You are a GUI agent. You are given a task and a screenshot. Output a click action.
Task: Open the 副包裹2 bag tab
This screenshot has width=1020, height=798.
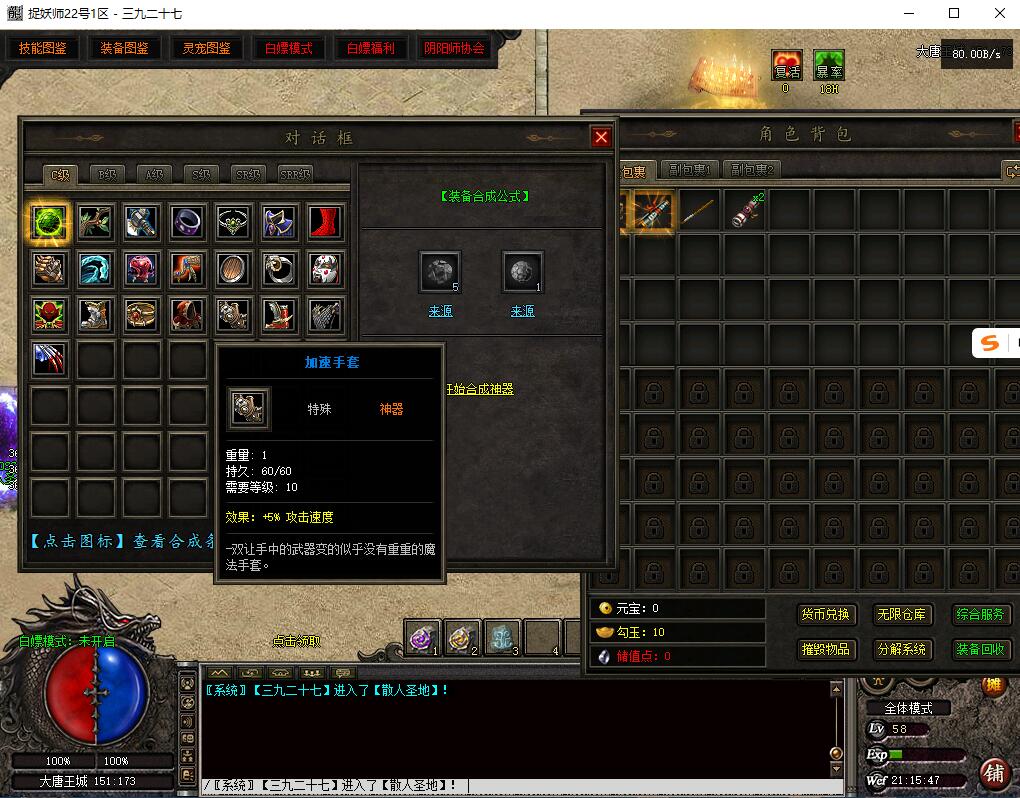(x=752, y=170)
